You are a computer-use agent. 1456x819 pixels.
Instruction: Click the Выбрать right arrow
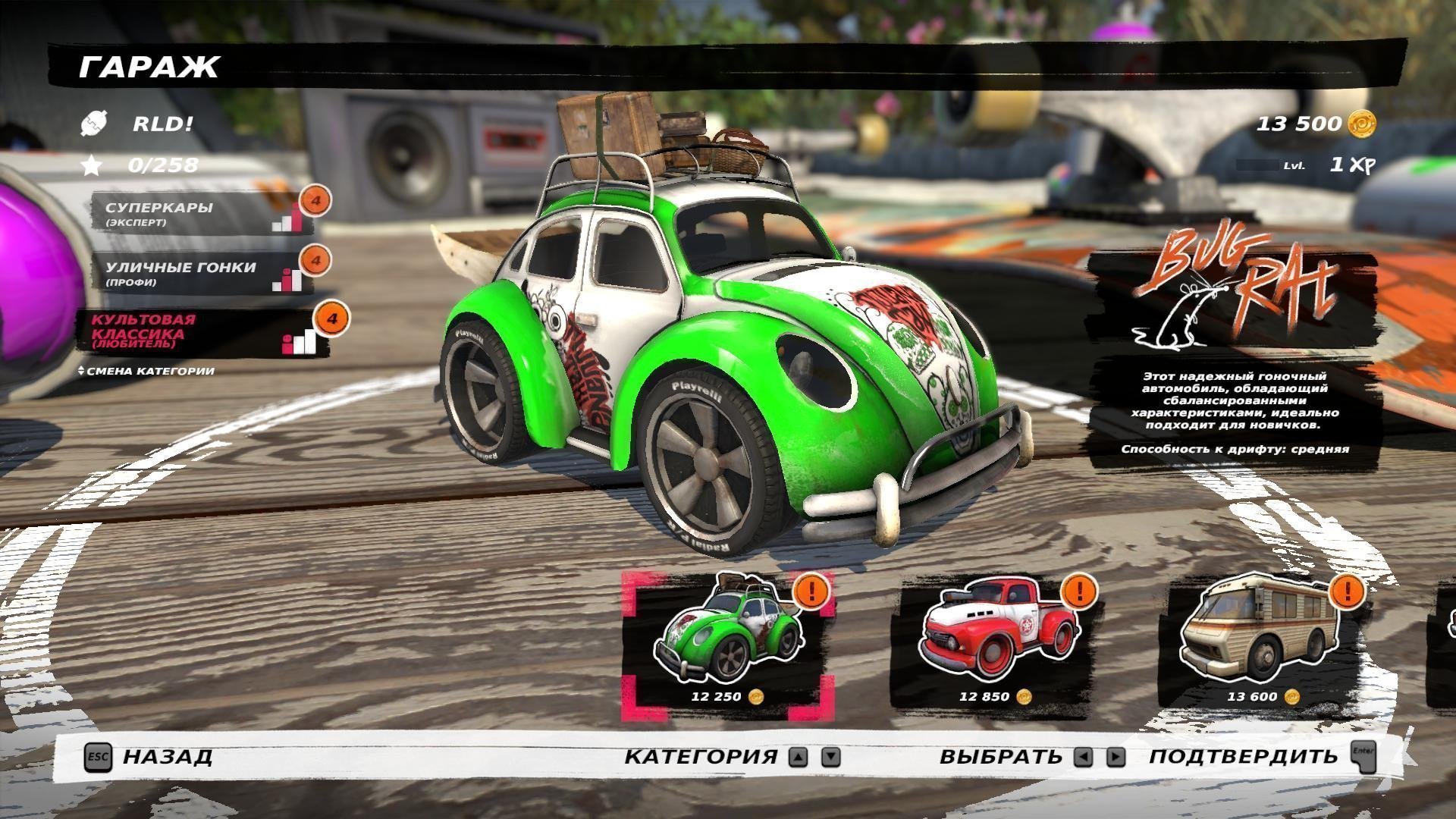(1116, 757)
